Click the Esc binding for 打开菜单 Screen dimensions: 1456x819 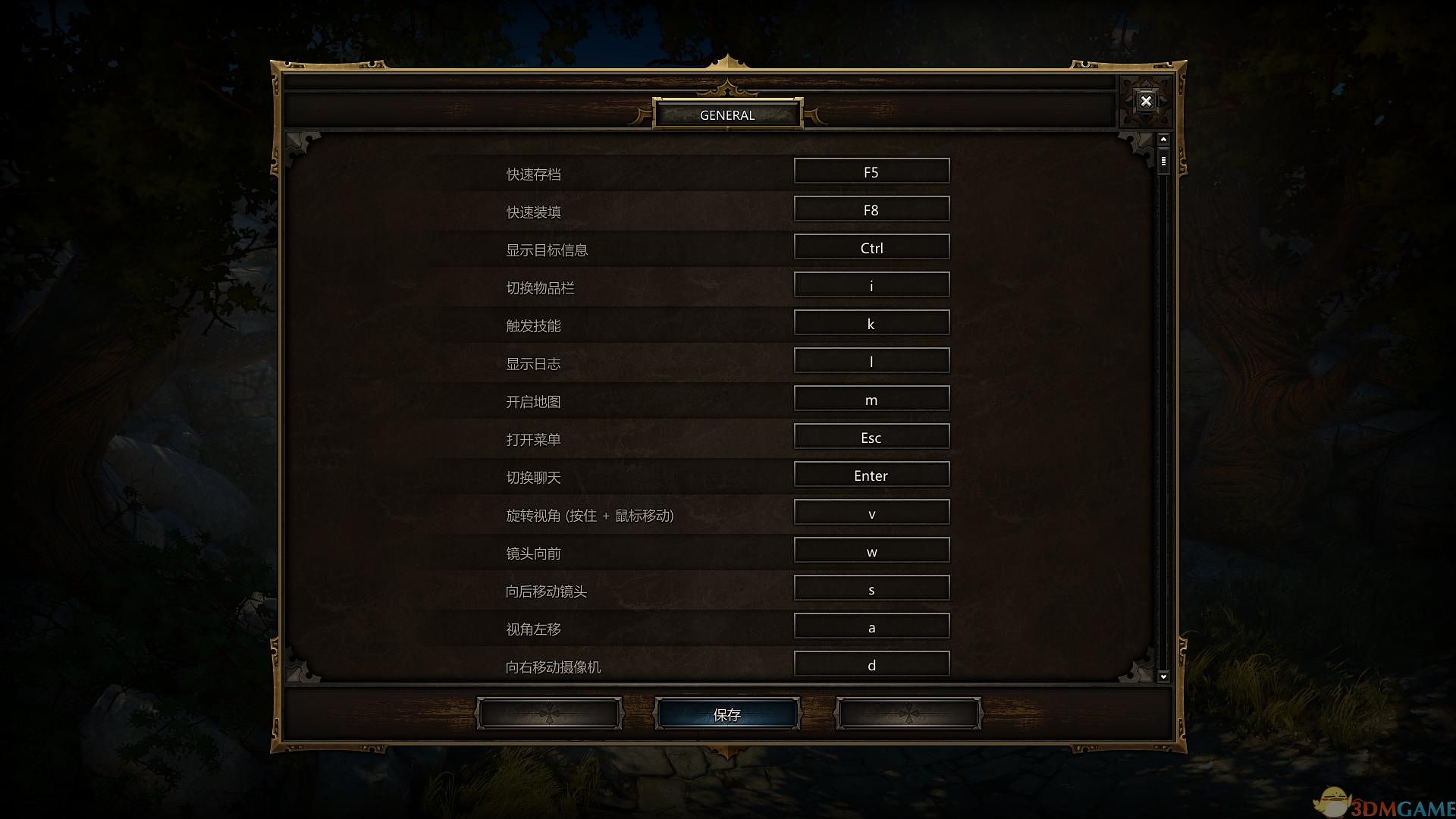871,436
